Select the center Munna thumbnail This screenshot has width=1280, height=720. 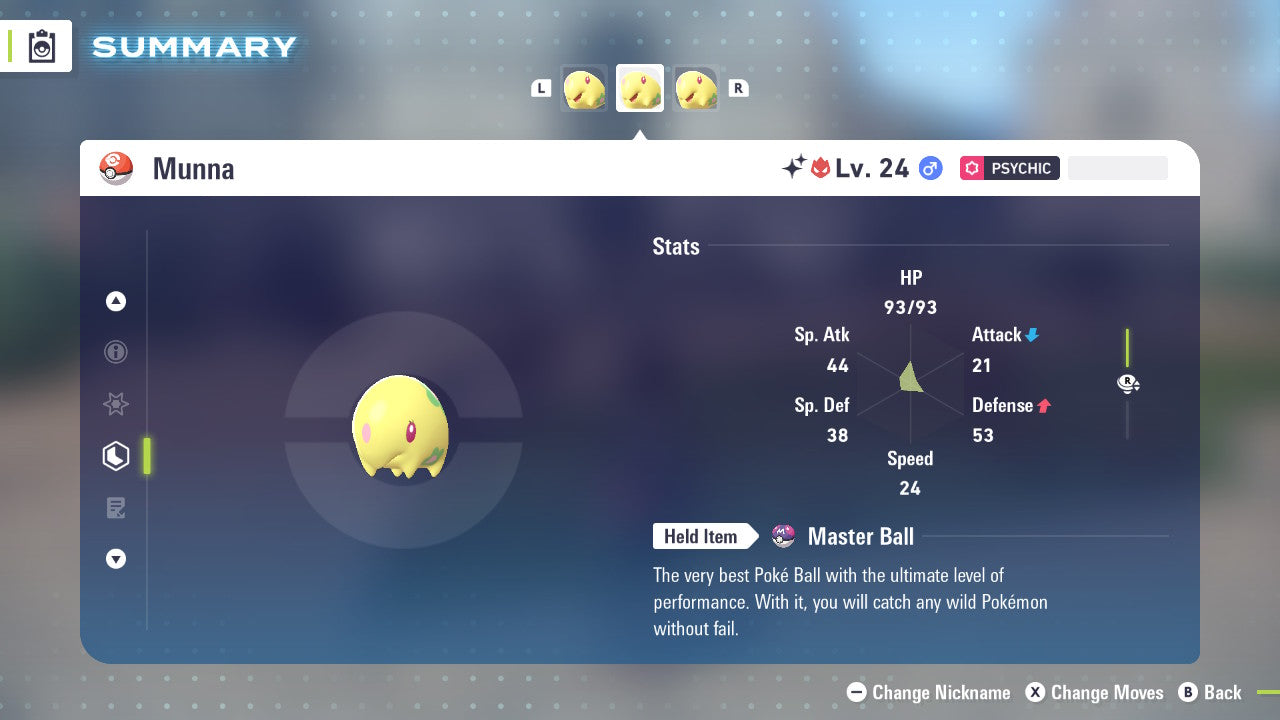(x=640, y=88)
